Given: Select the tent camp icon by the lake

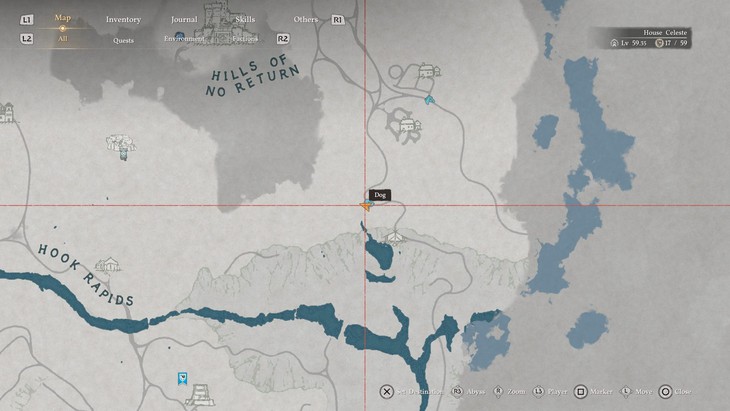Looking at the screenshot, I should 395,238.
